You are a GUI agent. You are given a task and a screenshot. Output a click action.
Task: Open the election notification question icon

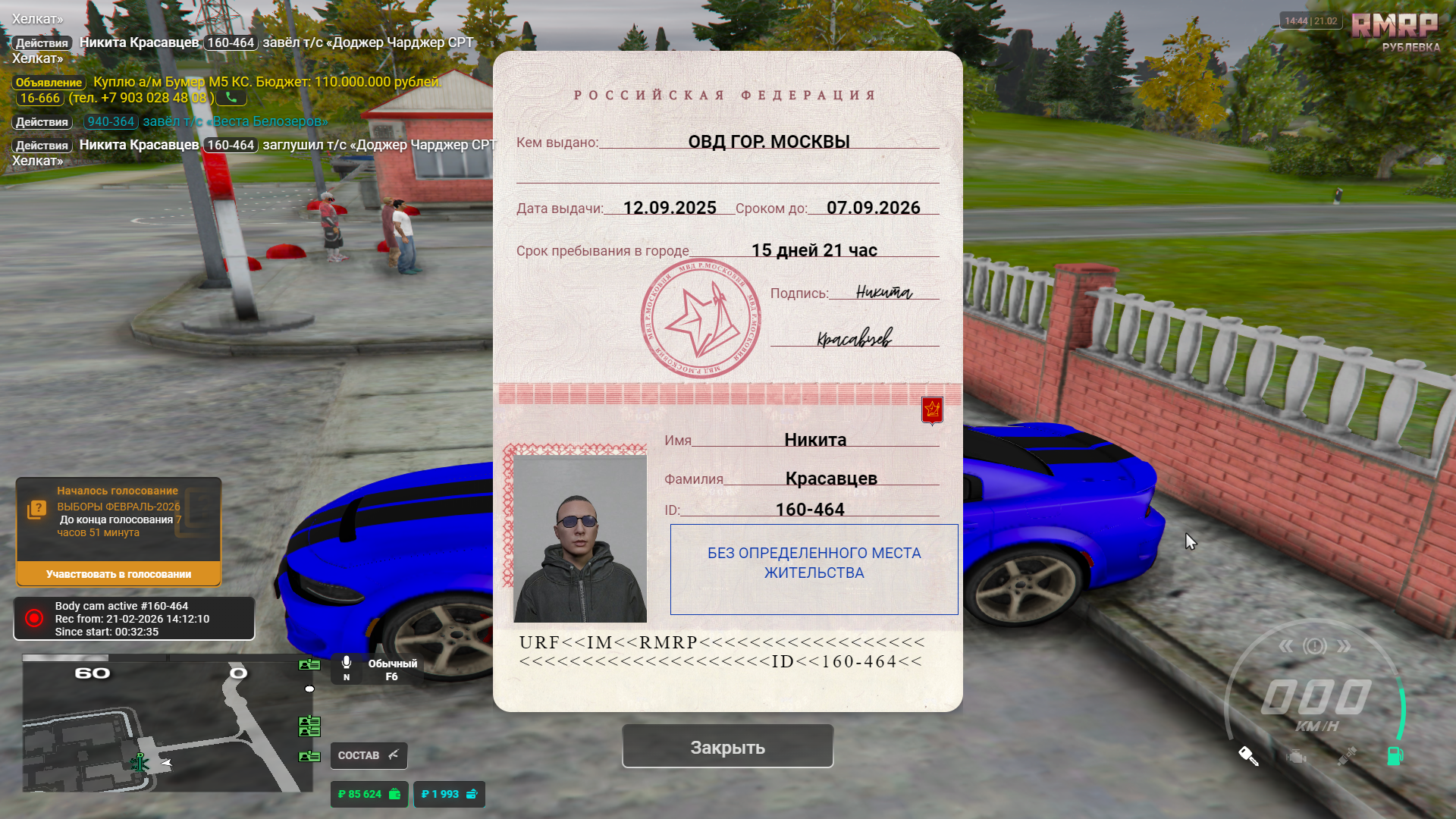tap(36, 510)
